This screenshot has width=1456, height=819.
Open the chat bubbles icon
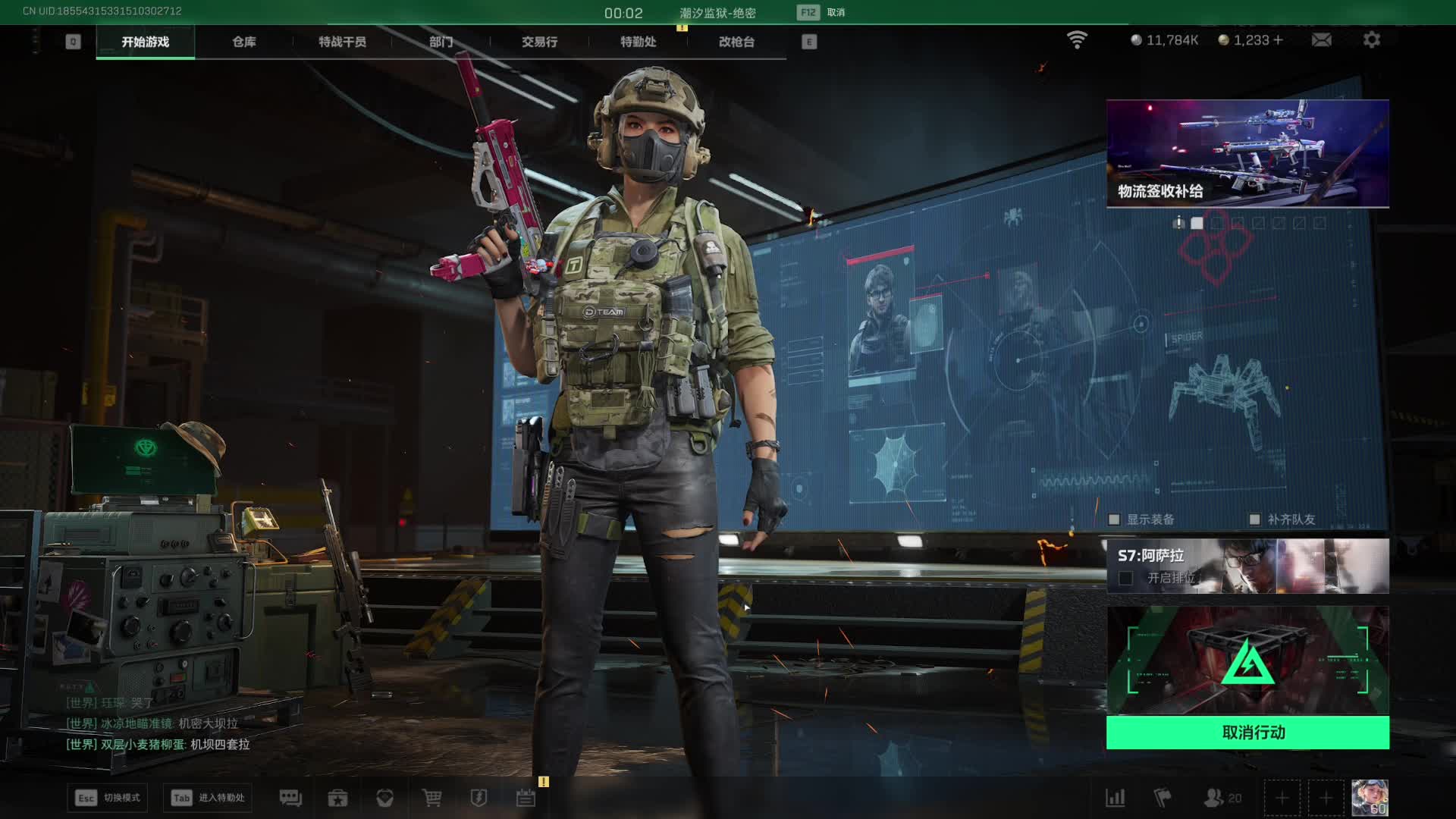point(290,798)
